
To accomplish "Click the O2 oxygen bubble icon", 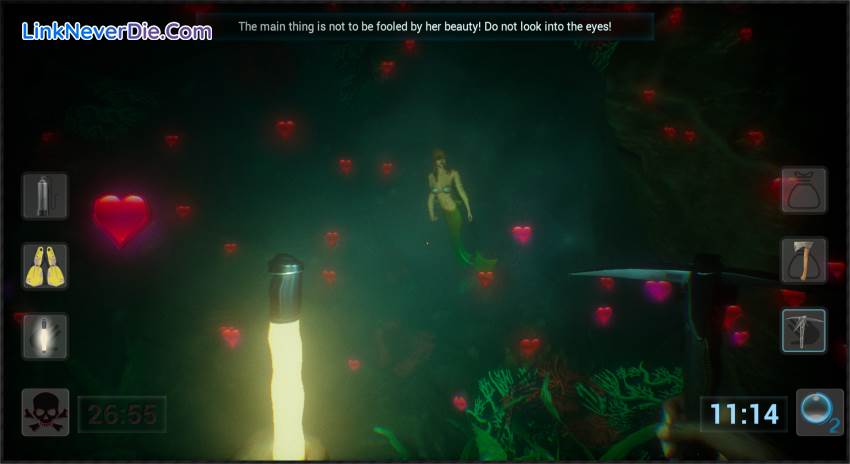I will point(820,412).
